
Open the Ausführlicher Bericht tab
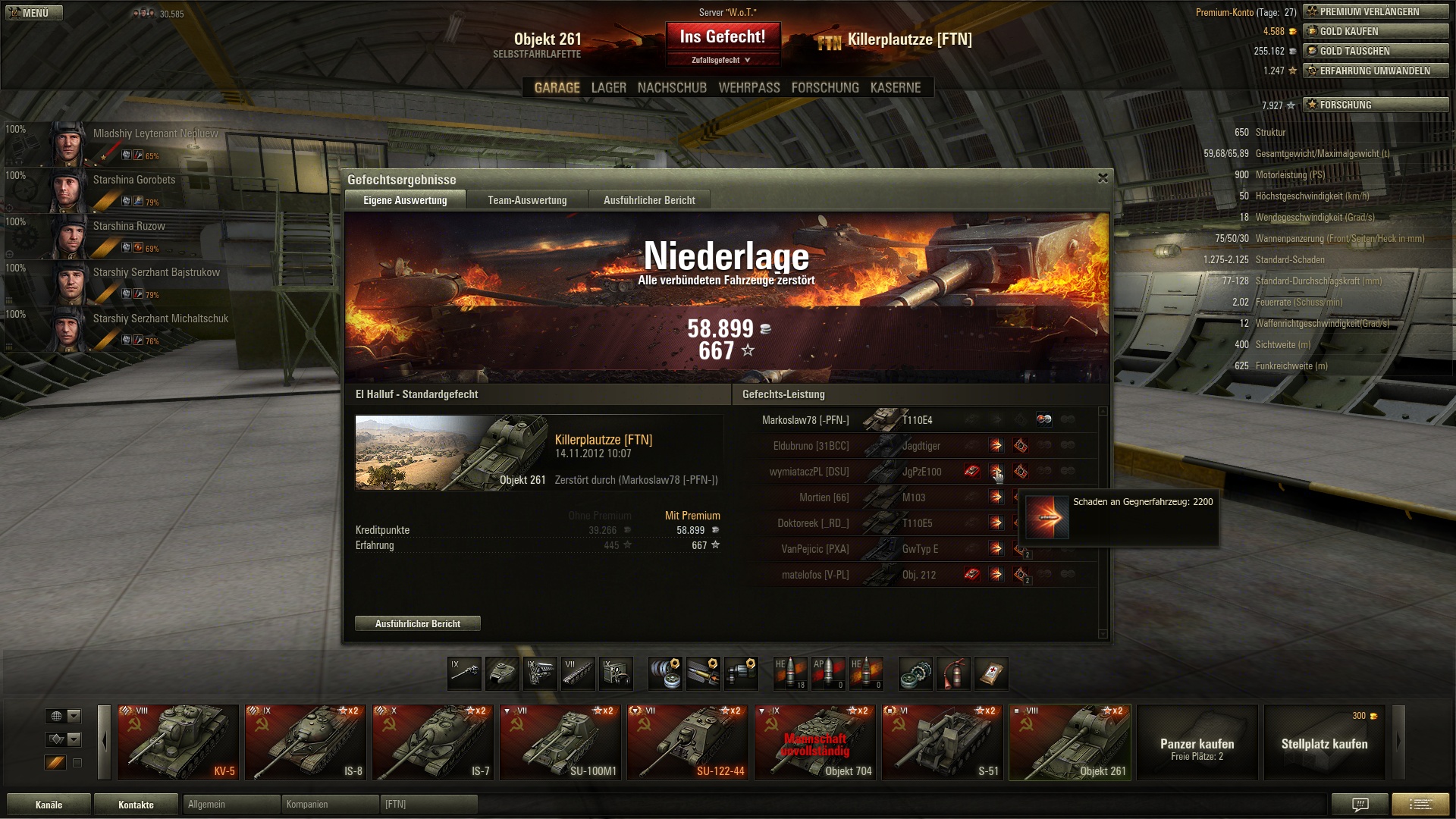tap(649, 200)
